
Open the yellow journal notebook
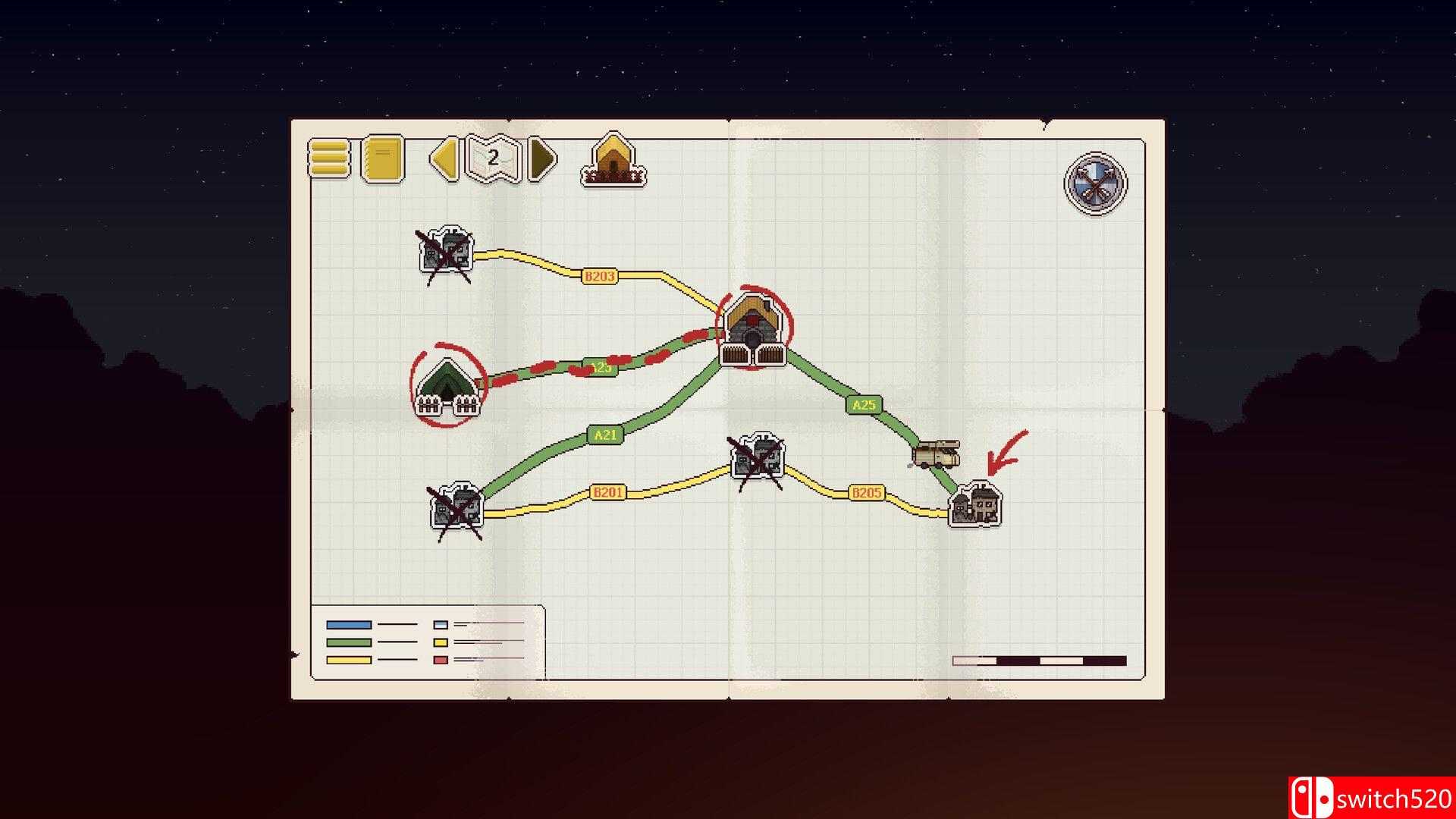point(383,159)
